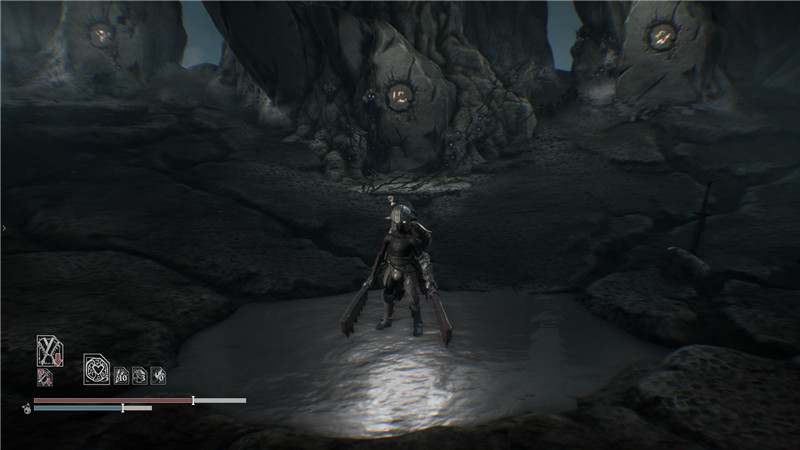800x450 pixels.
Task: Pick the item slot with count 0
Action: (157, 376)
